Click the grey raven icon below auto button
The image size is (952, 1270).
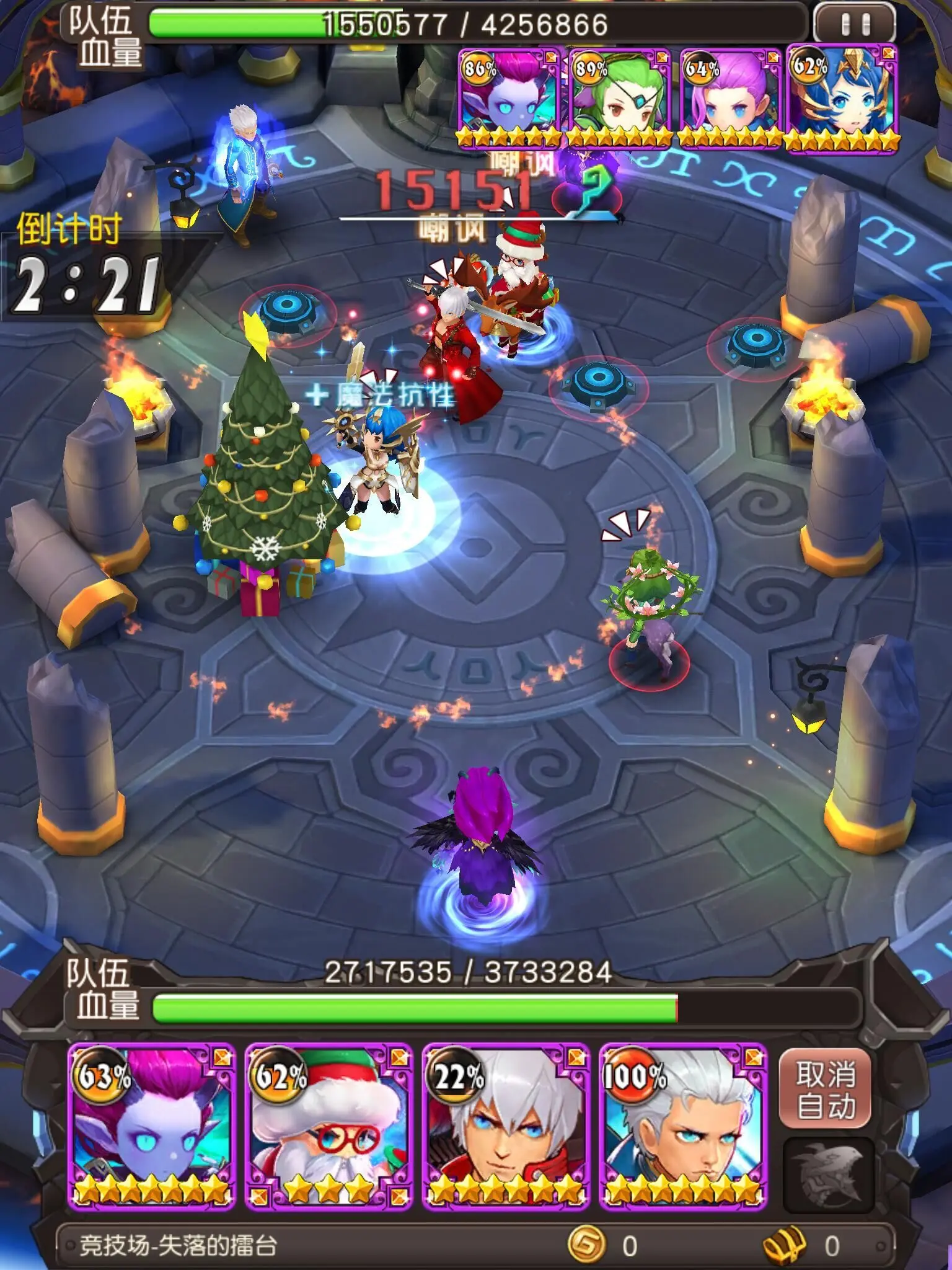click(829, 1175)
